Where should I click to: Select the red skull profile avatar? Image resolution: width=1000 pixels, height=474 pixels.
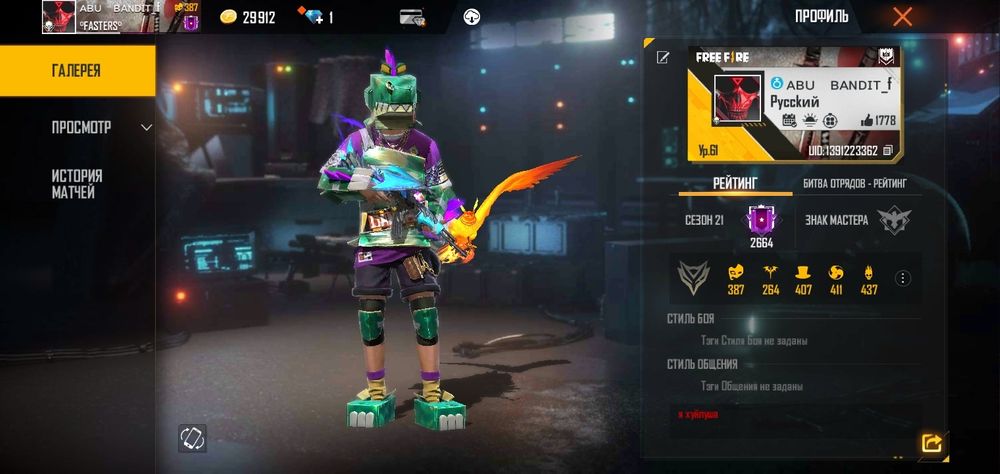[x=738, y=100]
